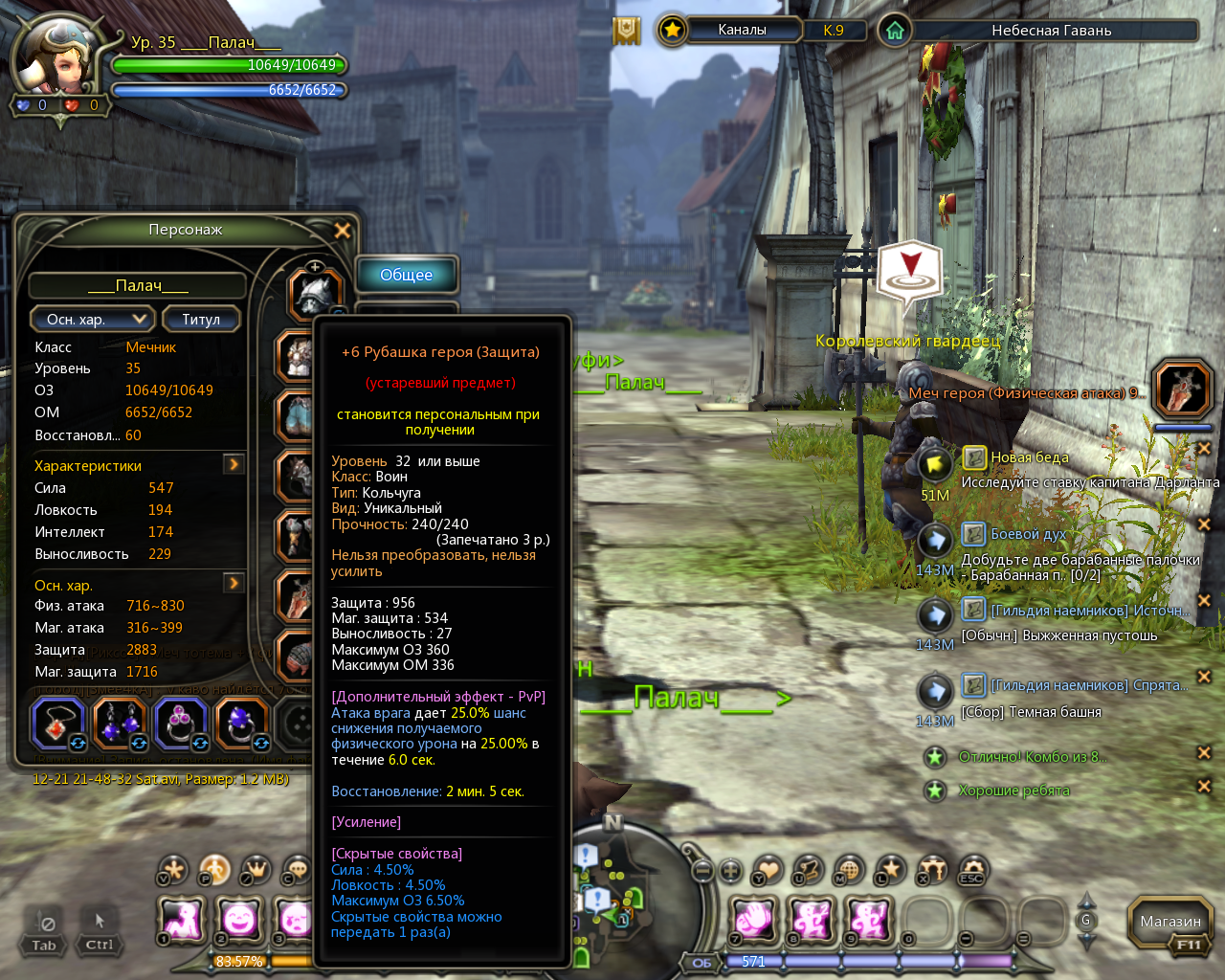Switch to the Общее tab

(407, 276)
